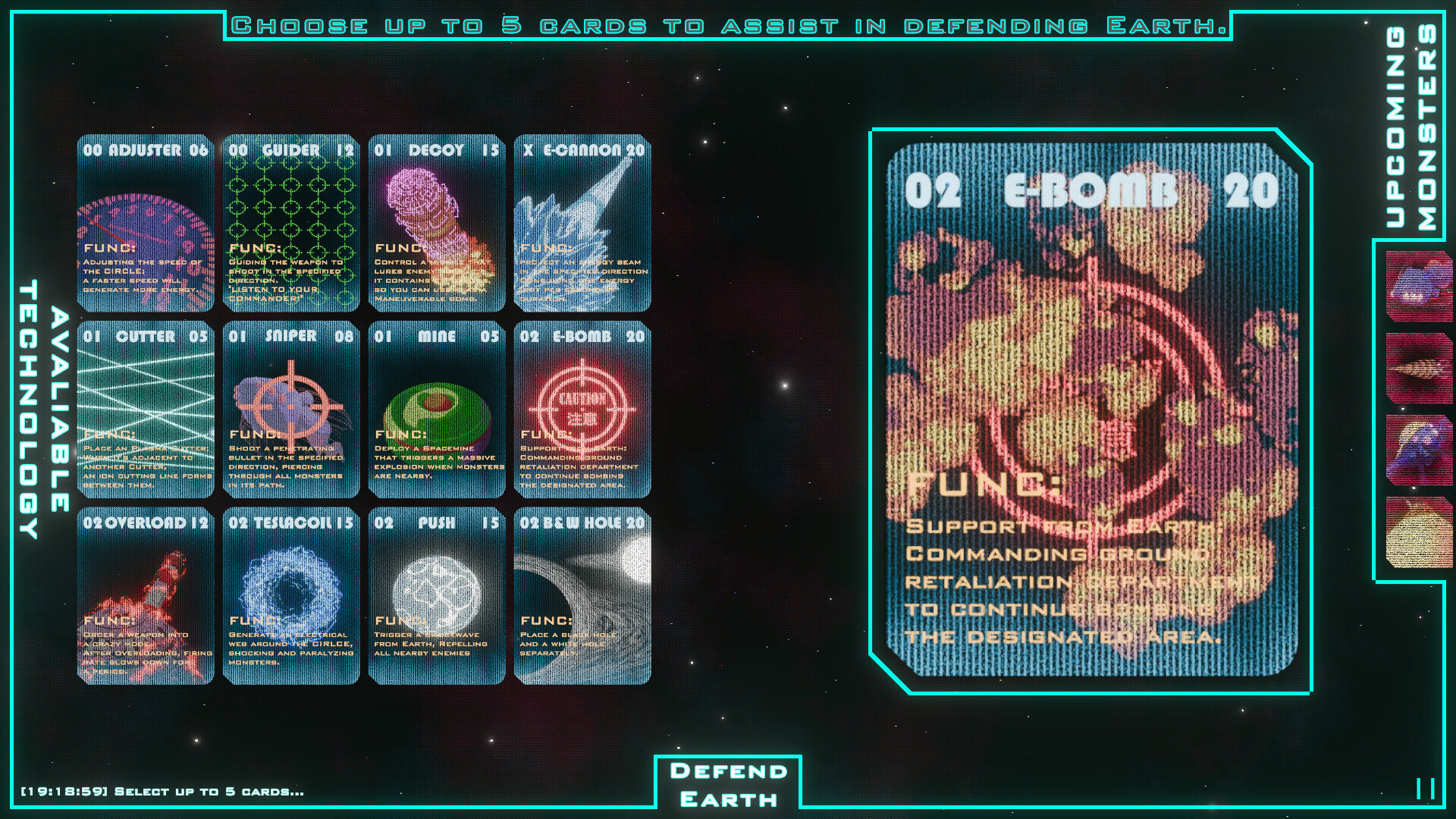
Task: Select the Adjuster card
Action: click(x=145, y=224)
